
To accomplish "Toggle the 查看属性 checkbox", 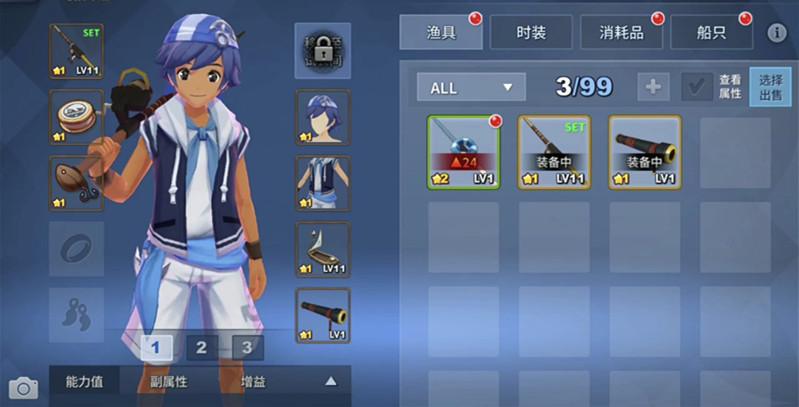I will pos(697,87).
